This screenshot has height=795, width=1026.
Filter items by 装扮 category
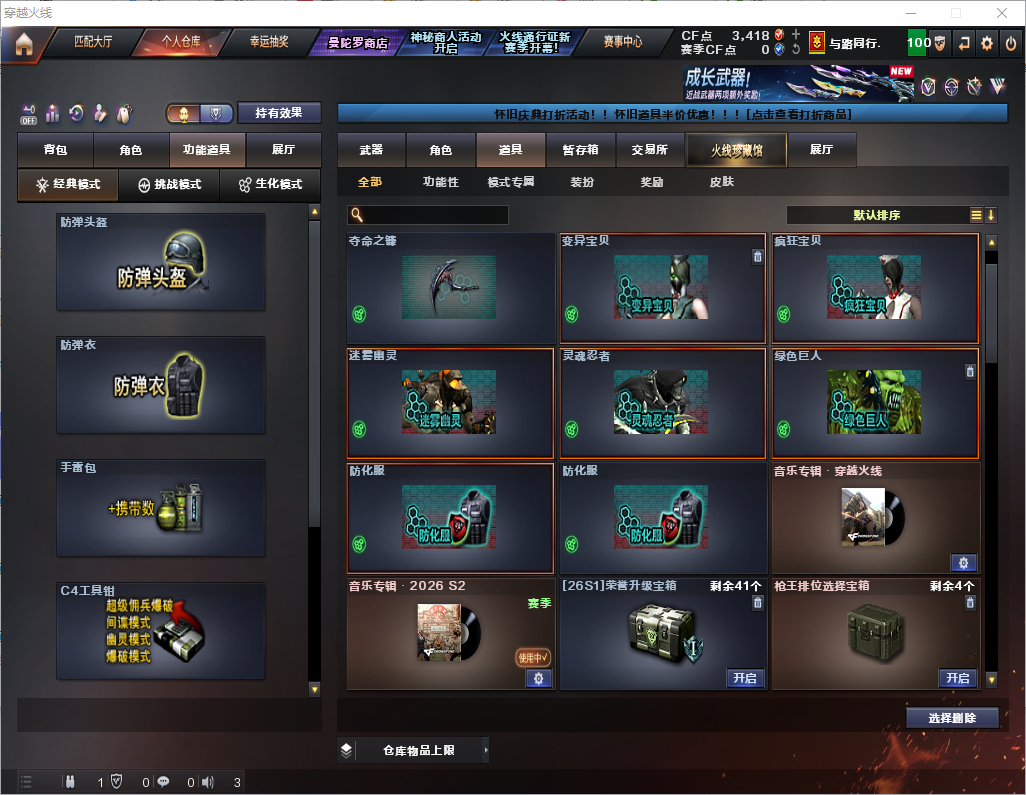(582, 182)
